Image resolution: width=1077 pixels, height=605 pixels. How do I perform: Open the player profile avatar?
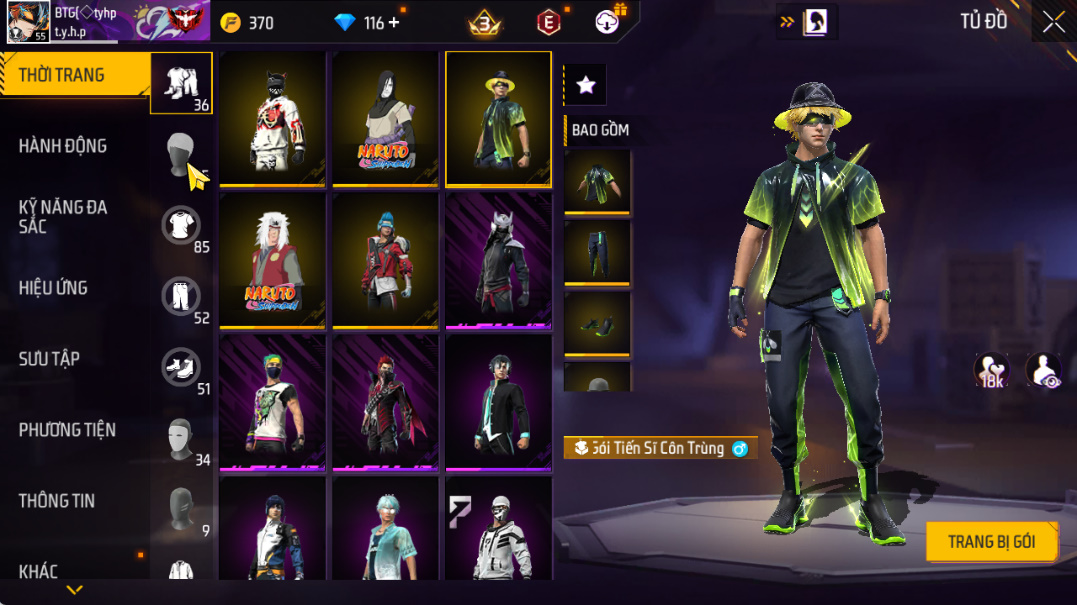point(28,22)
